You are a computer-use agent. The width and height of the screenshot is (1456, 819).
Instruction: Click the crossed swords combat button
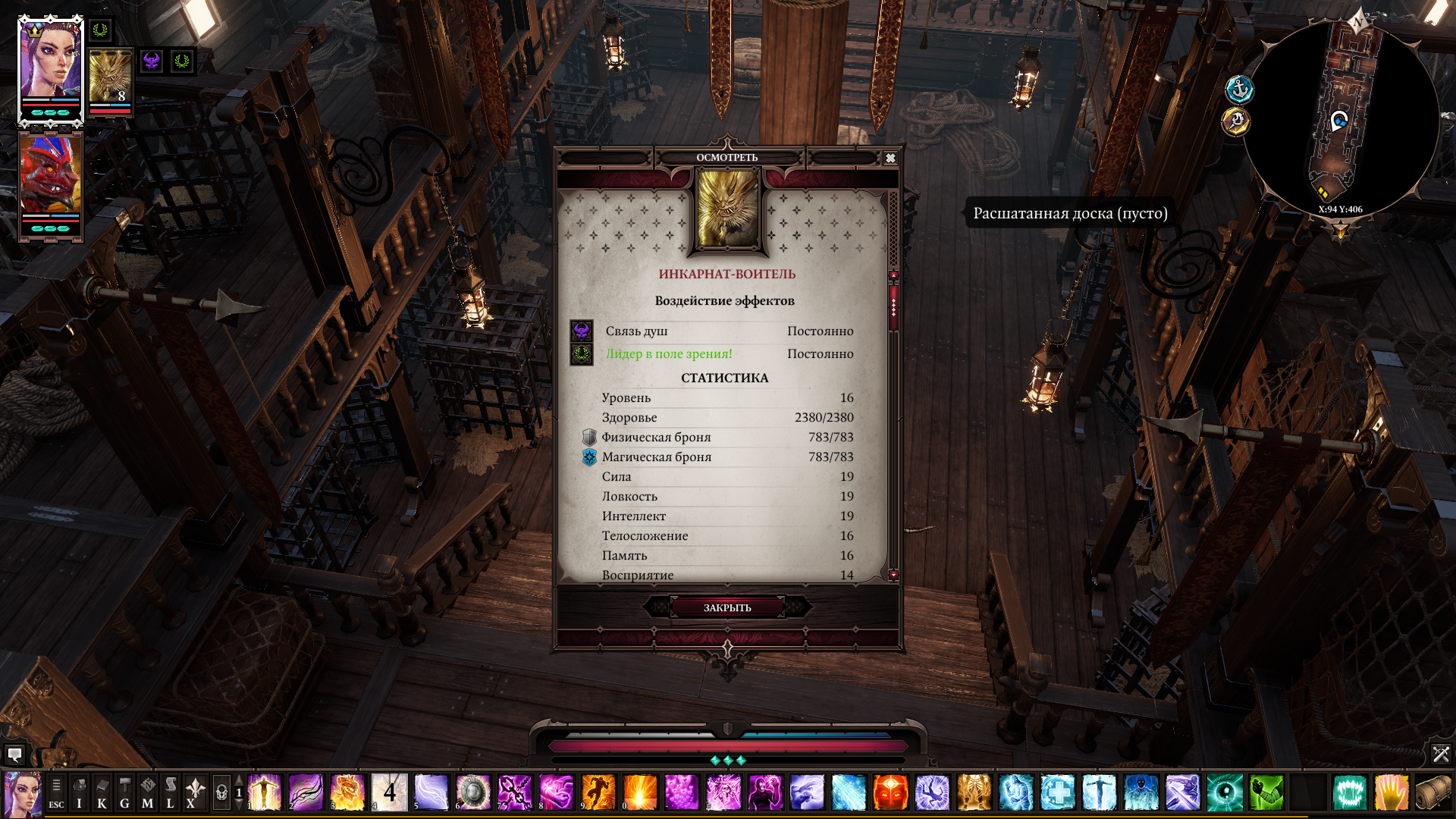click(x=1441, y=754)
